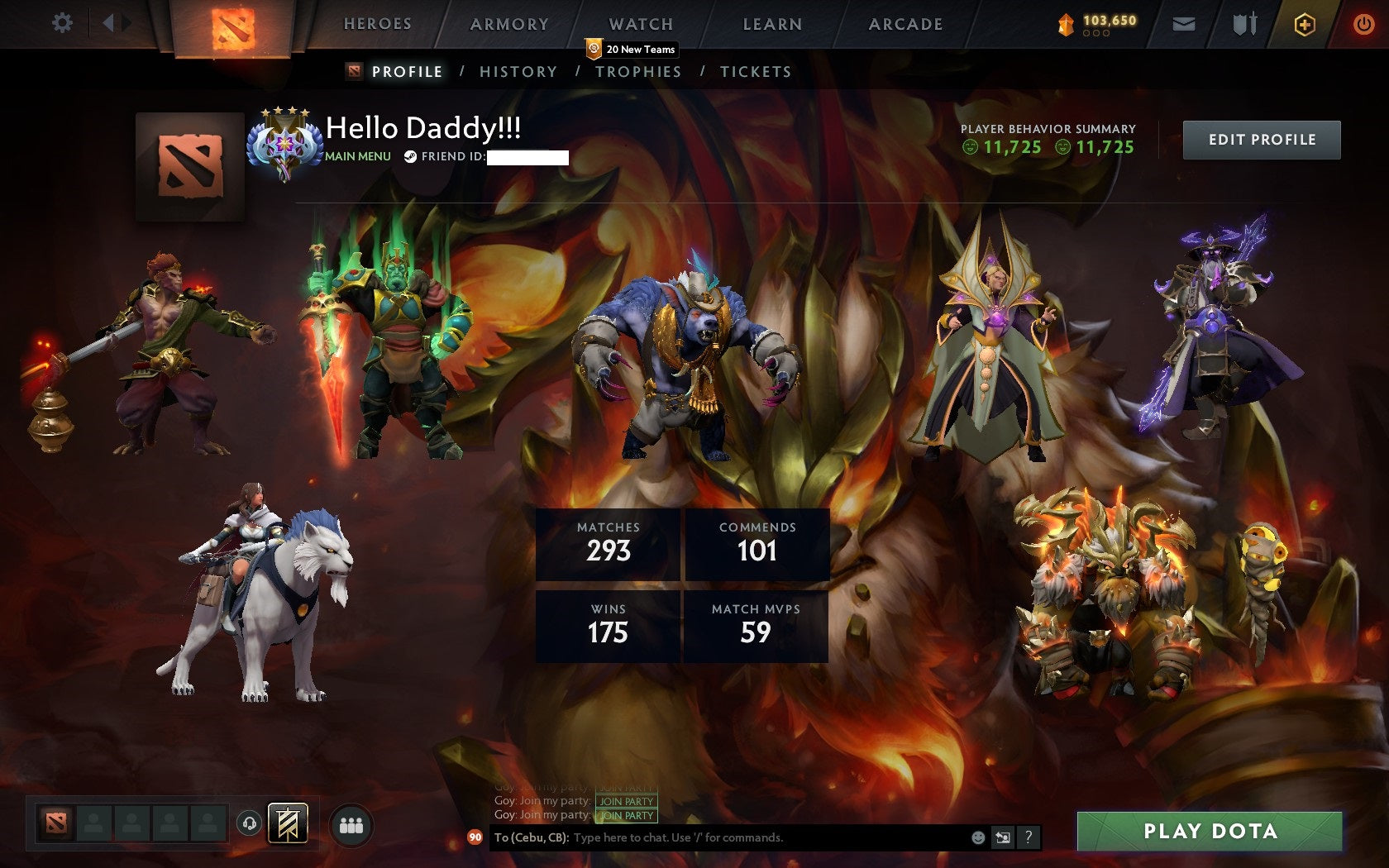1389x868 pixels.
Task: Toggle voice chat with the headset icon
Action: (x=250, y=823)
